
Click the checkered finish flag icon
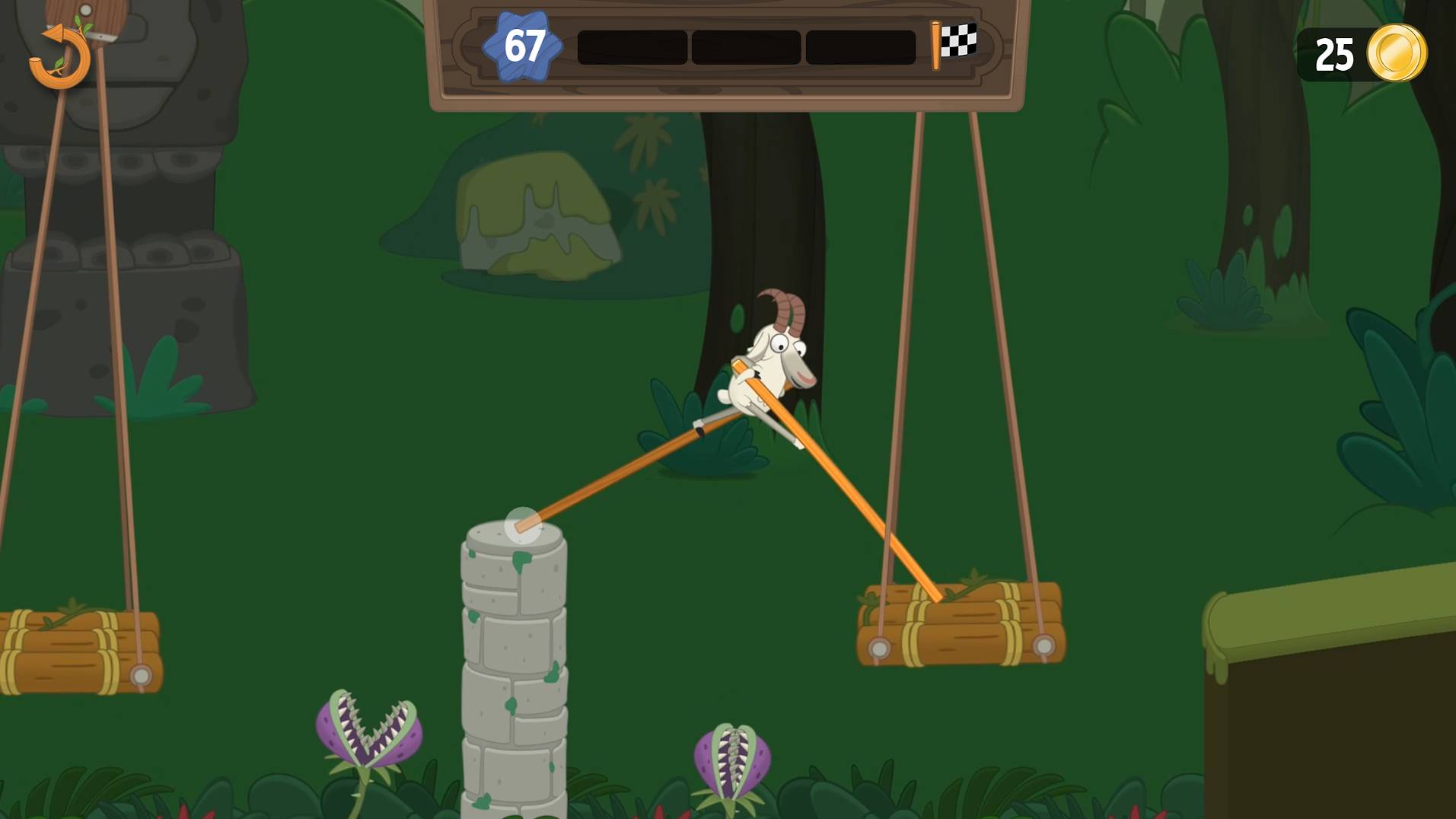point(960,40)
